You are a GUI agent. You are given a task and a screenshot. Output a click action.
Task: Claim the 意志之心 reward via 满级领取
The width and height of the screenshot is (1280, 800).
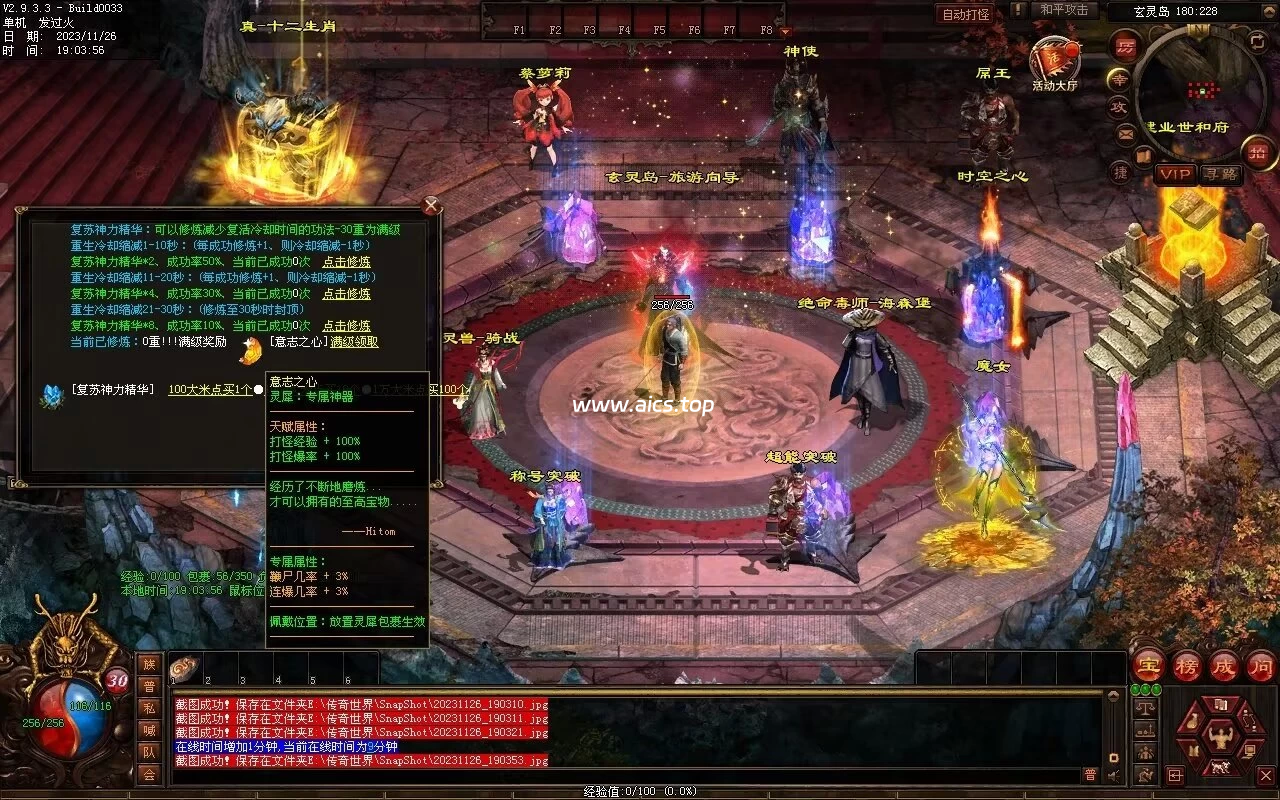[354, 342]
